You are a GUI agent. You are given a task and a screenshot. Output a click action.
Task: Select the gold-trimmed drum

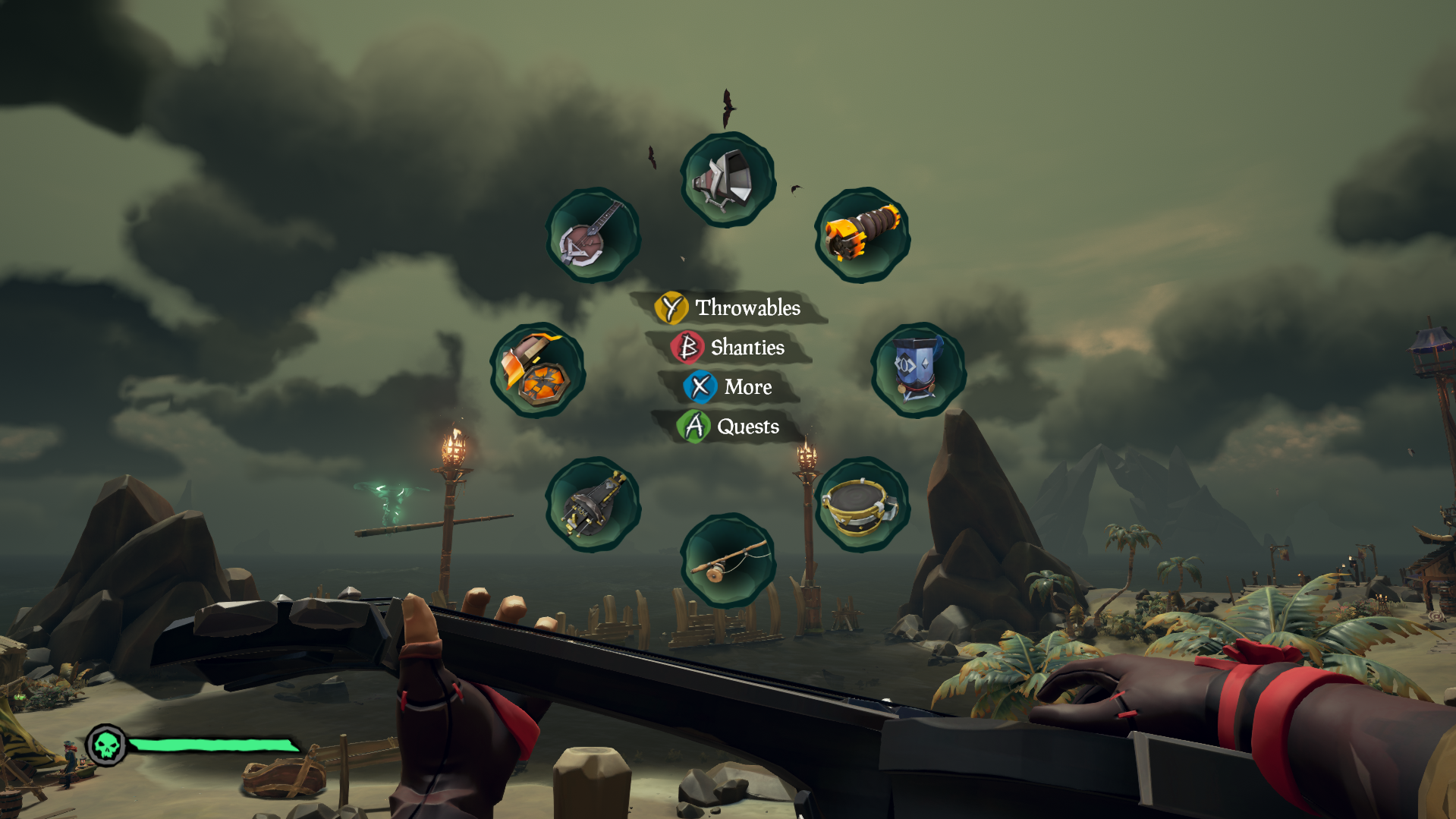click(x=862, y=504)
